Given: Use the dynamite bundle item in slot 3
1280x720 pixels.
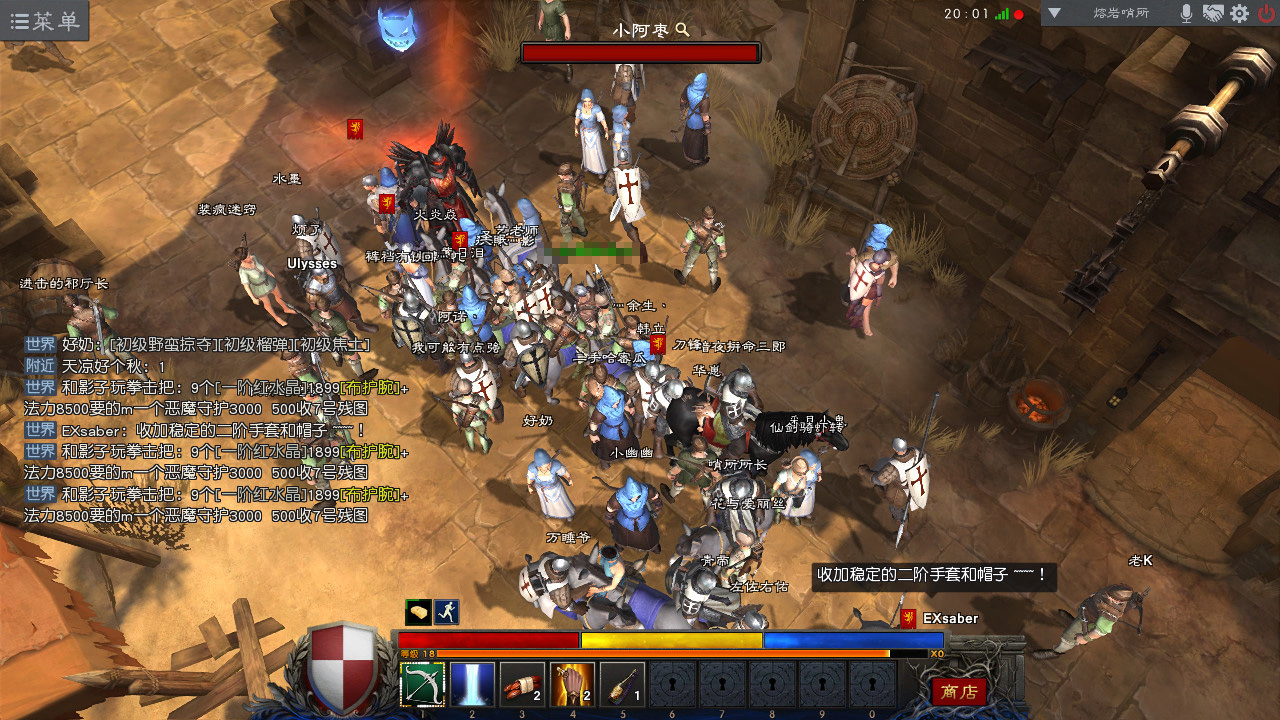Looking at the screenshot, I should click(x=522, y=685).
